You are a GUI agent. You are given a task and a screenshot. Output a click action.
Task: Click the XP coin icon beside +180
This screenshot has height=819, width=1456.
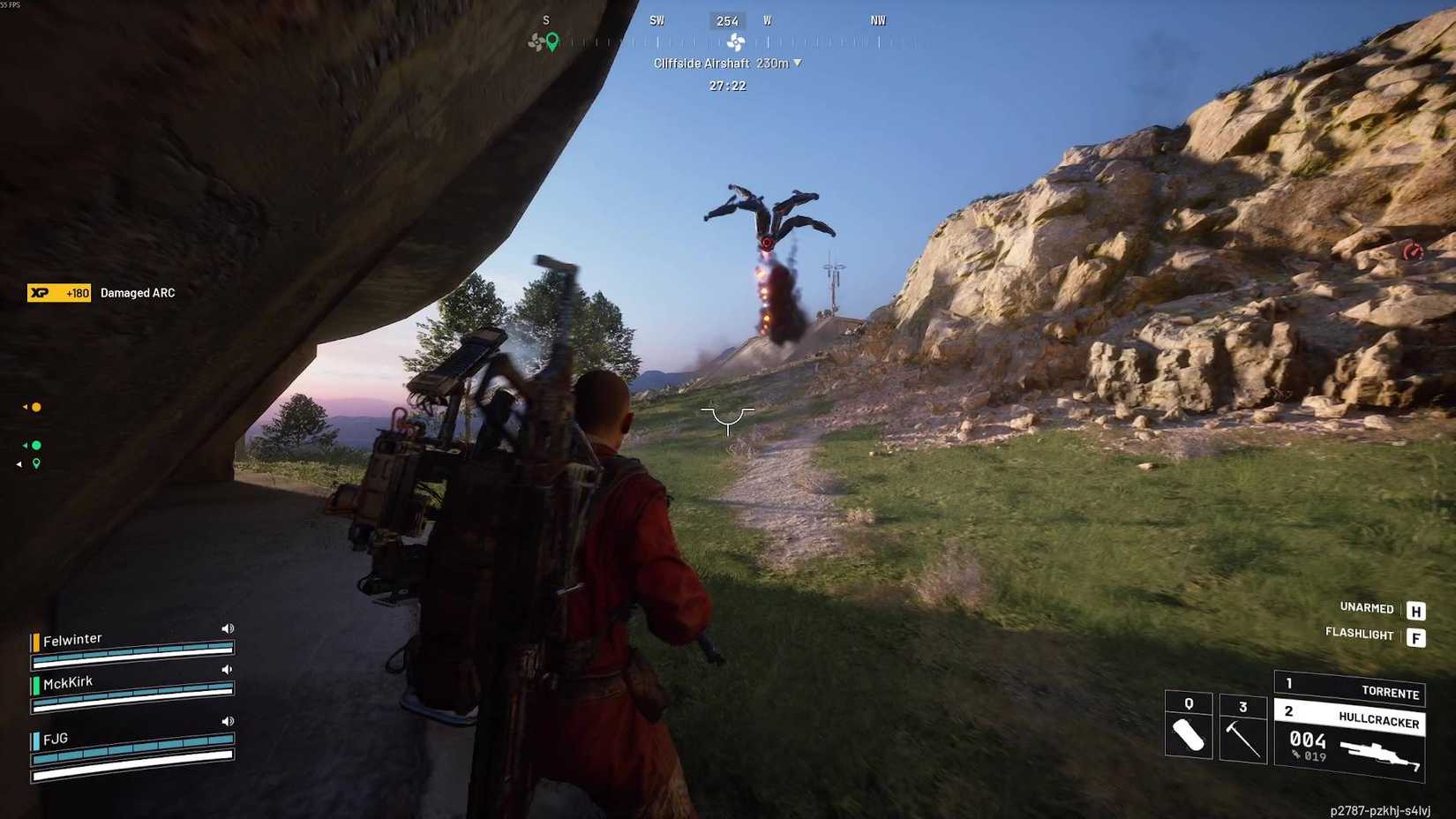coord(38,292)
